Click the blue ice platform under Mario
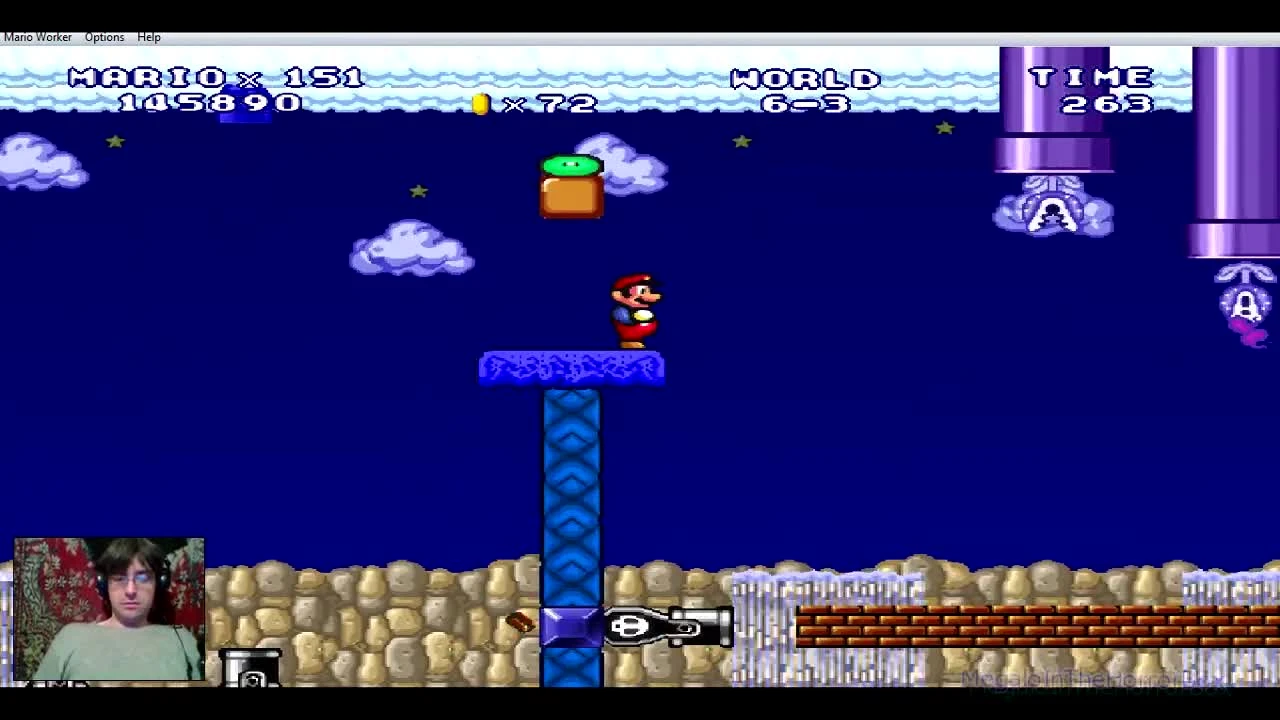Image resolution: width=1280 pixels, height=720 pixels. click(x=570, y=368)
